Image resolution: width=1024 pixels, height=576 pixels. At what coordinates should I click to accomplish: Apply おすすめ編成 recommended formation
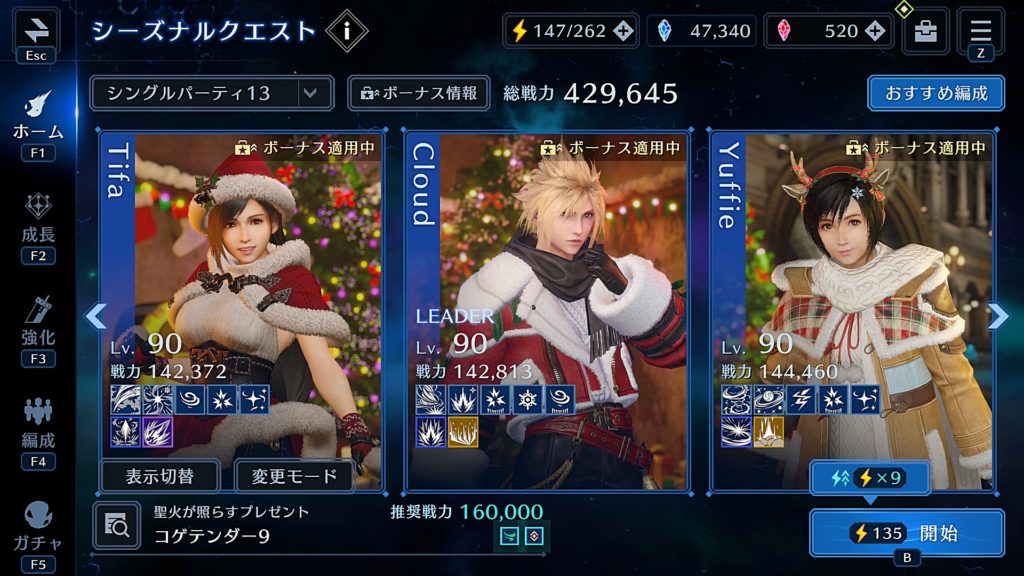click(936, 93)
